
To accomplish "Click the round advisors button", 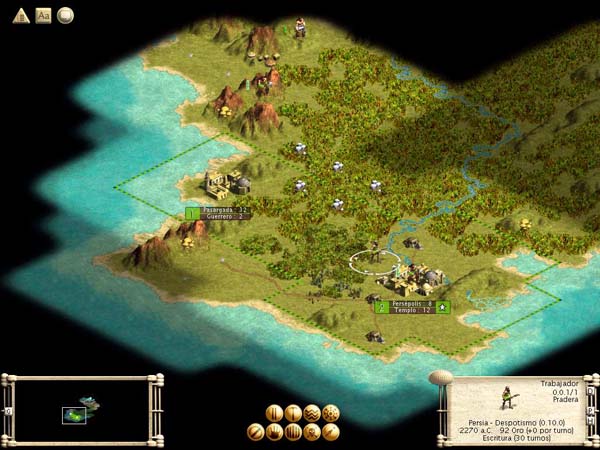I will pyautogui.click(x=66, y=15).
